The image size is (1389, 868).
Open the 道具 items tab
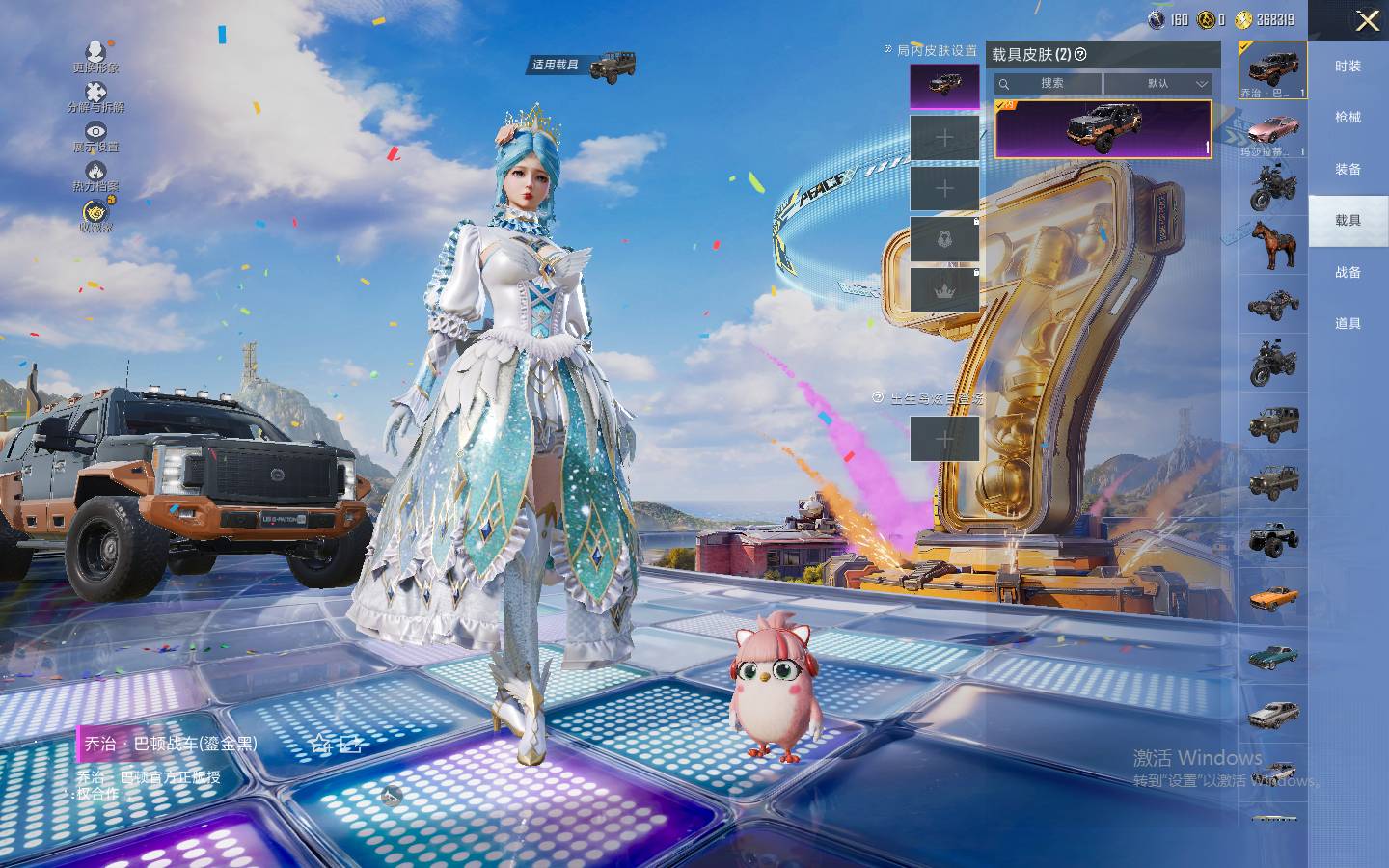pos(1348,323)
